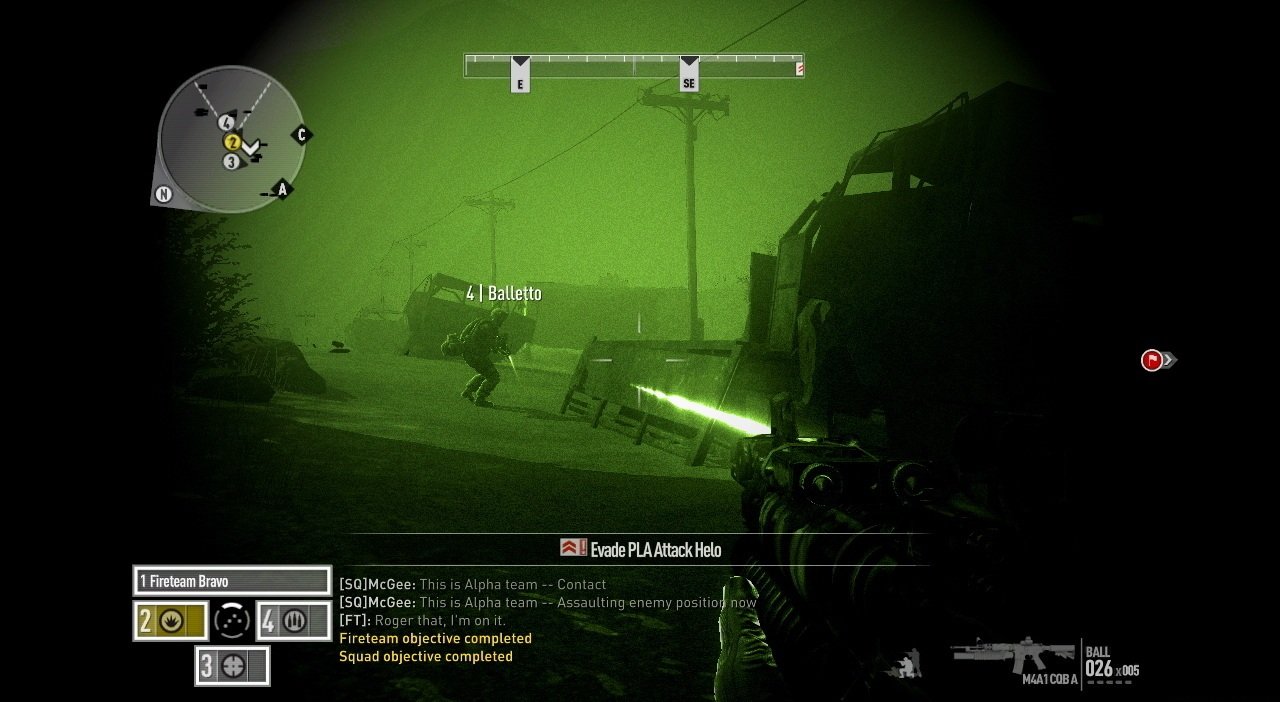The height and width of the screenshot is (702, 1285).
Task: Click the red flag objective marker
Action: [x=1152, y=360]
